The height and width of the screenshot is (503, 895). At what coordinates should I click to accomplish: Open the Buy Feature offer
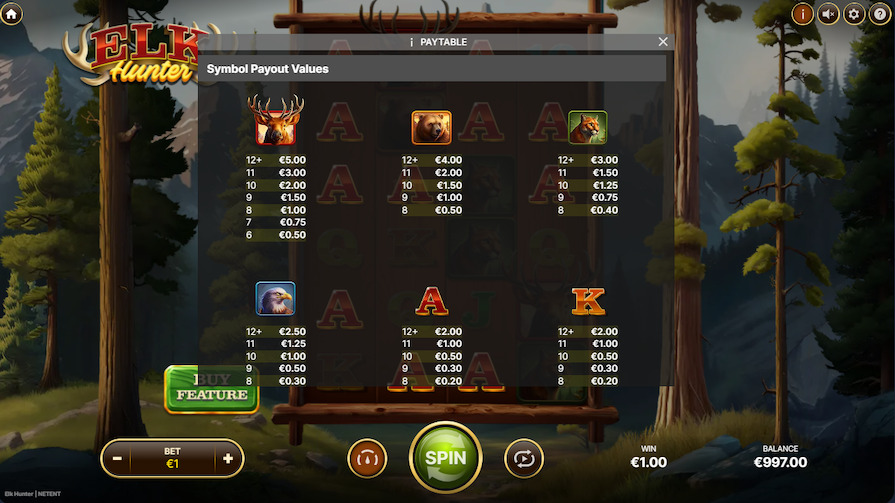click(x=212, y=390)
